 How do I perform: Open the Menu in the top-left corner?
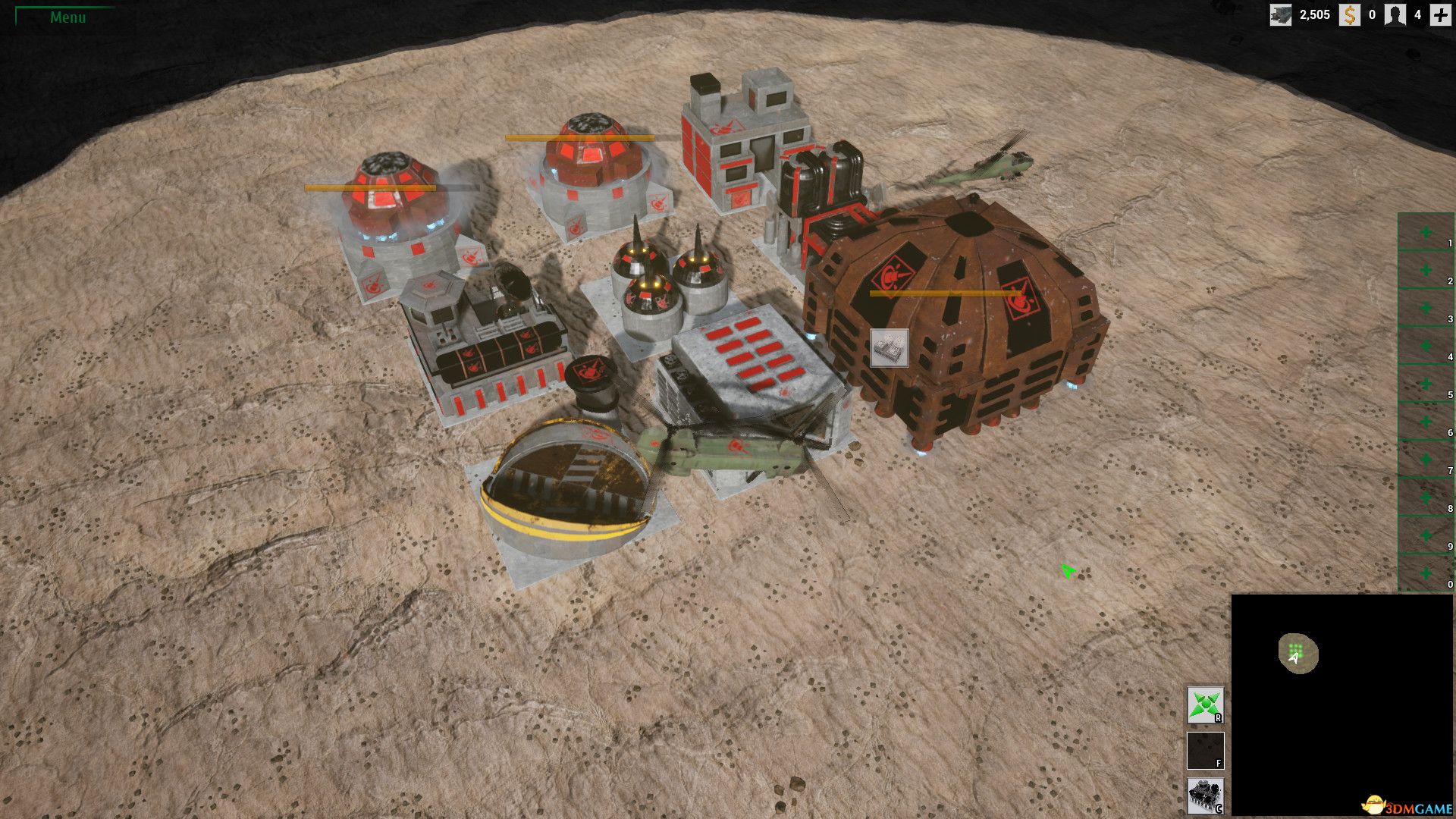tap(67, 17)
